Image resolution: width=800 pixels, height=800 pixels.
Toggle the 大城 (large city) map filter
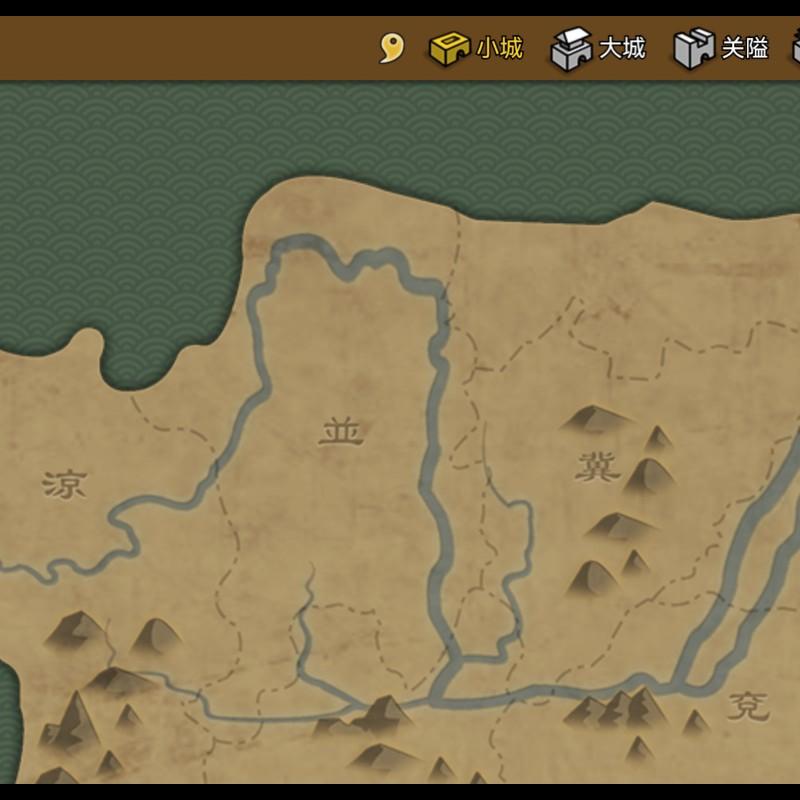[x=599, y=48]
